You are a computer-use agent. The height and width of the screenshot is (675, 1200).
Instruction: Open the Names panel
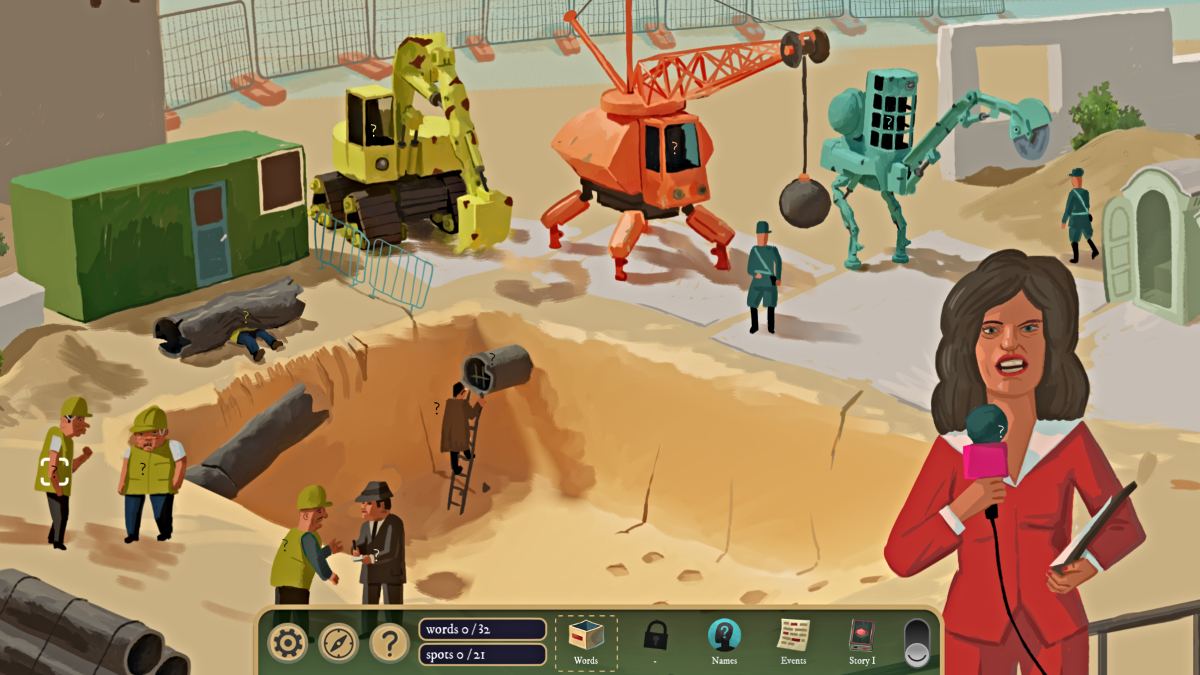[724, 640]
